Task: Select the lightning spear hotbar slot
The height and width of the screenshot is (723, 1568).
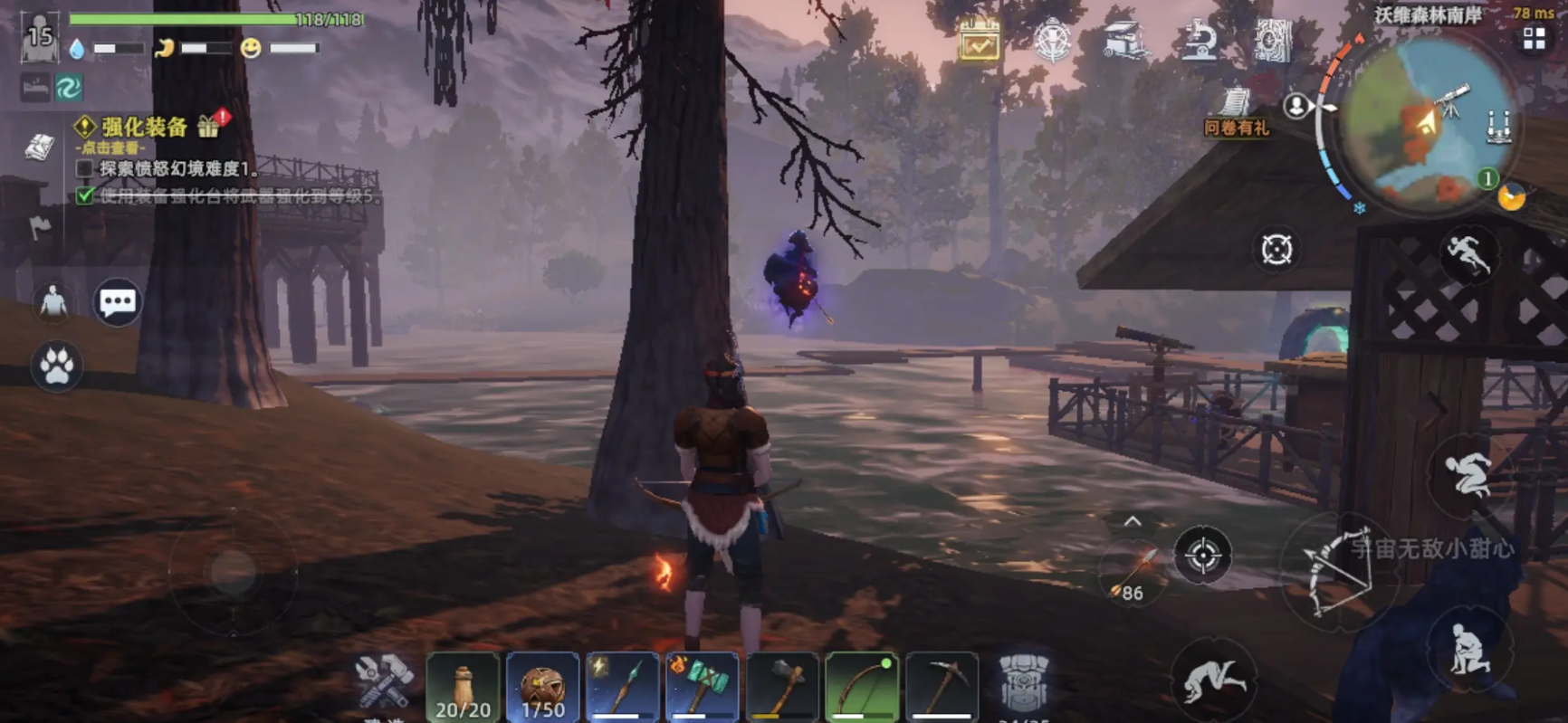Action: click(x=622, y=687)
